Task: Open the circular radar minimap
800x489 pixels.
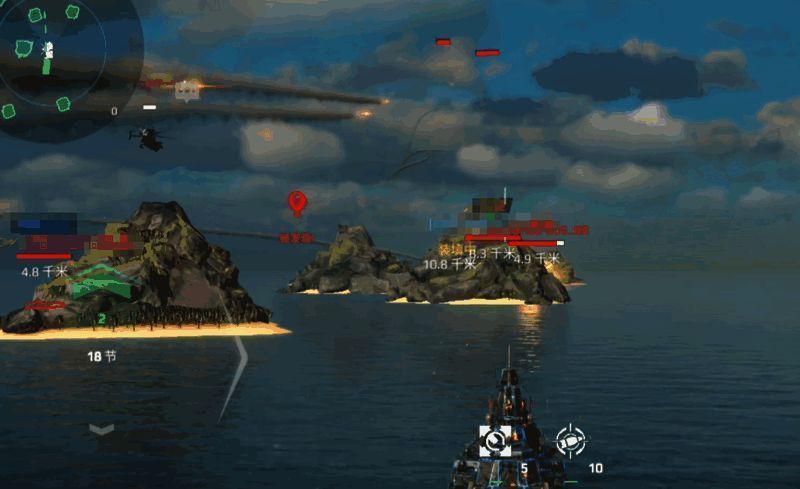Action: [x=55, y=58]
